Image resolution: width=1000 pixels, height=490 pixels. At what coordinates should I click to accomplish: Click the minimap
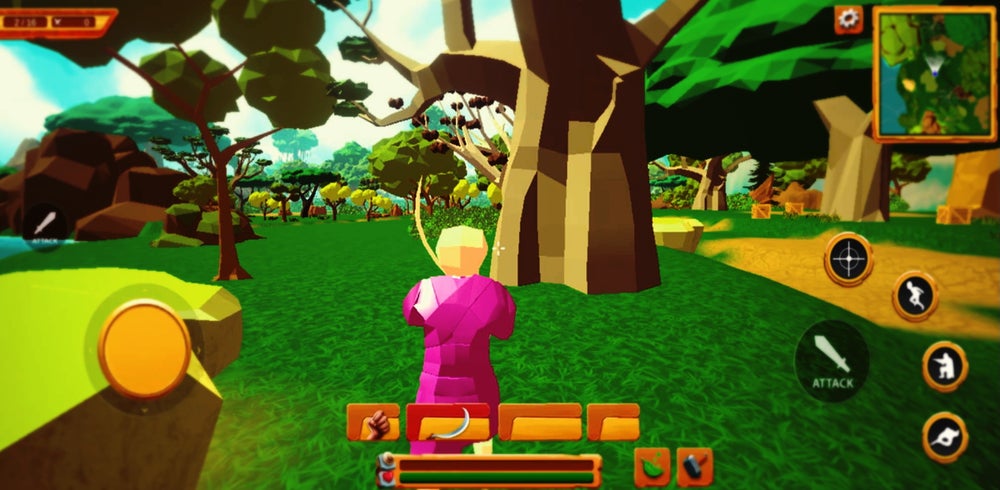(934, 74)
